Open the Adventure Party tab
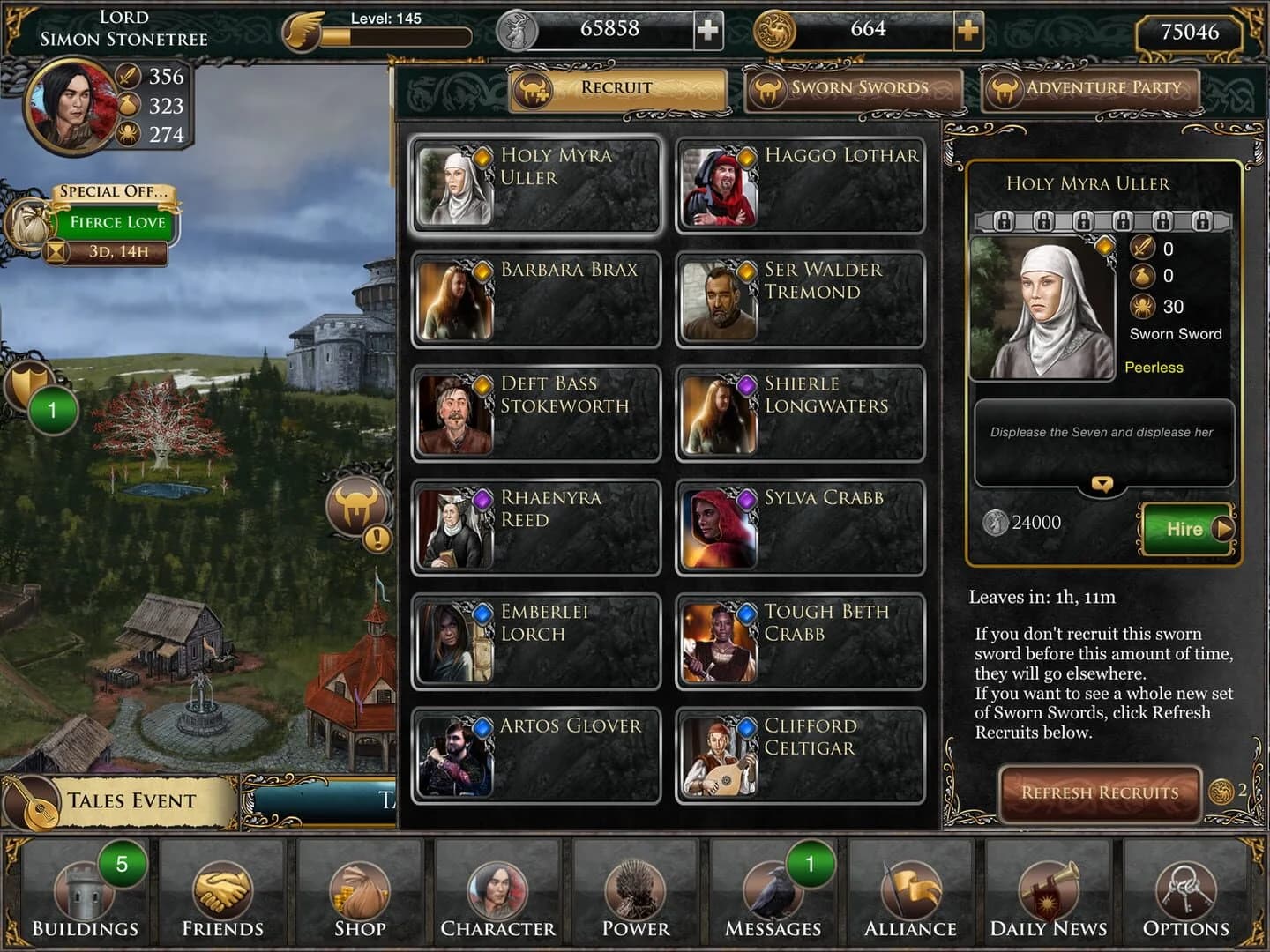 (1092, 88)
